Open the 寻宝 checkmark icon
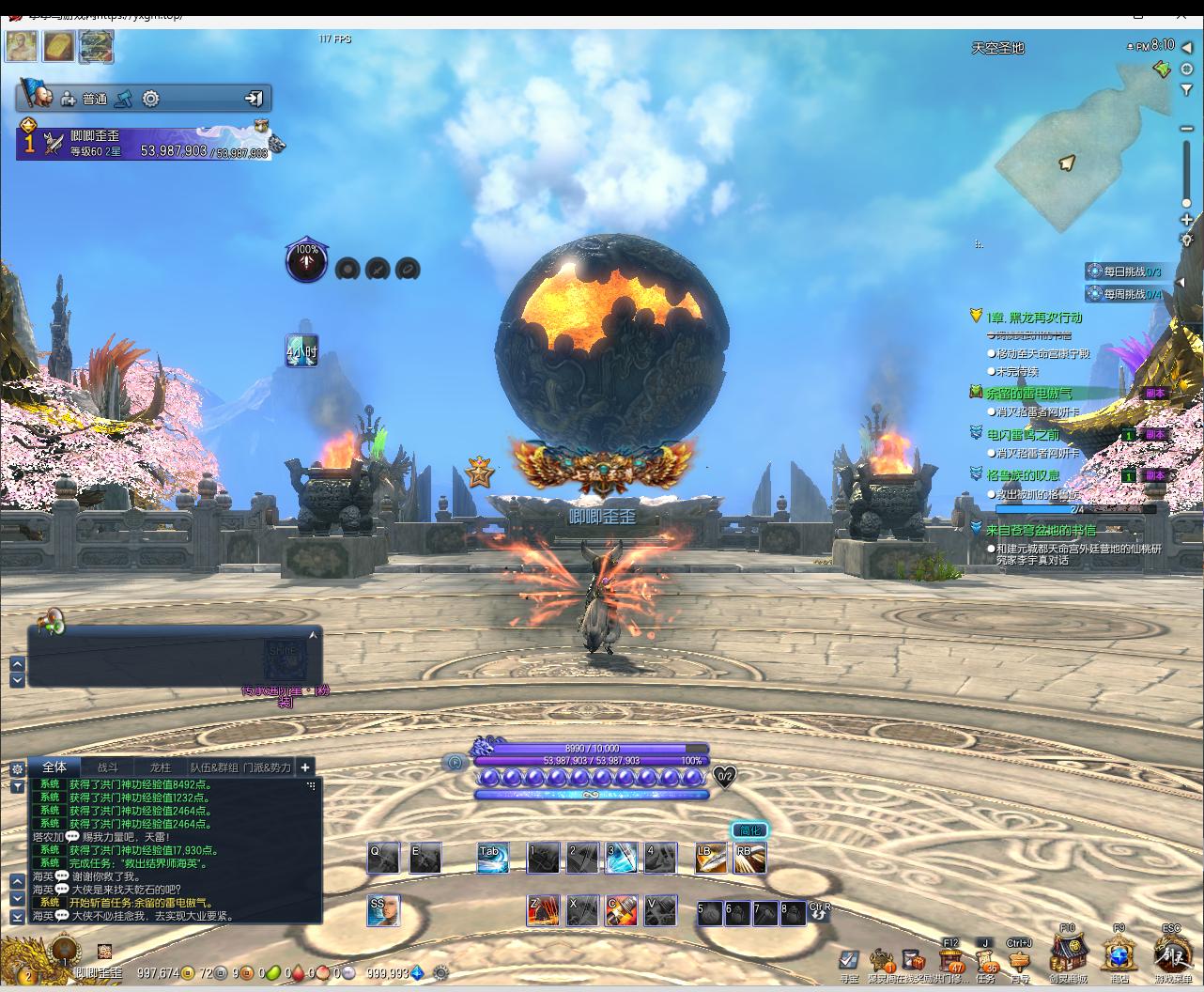1204x992 pixels. pyautogui.click(x=848, y=960)
